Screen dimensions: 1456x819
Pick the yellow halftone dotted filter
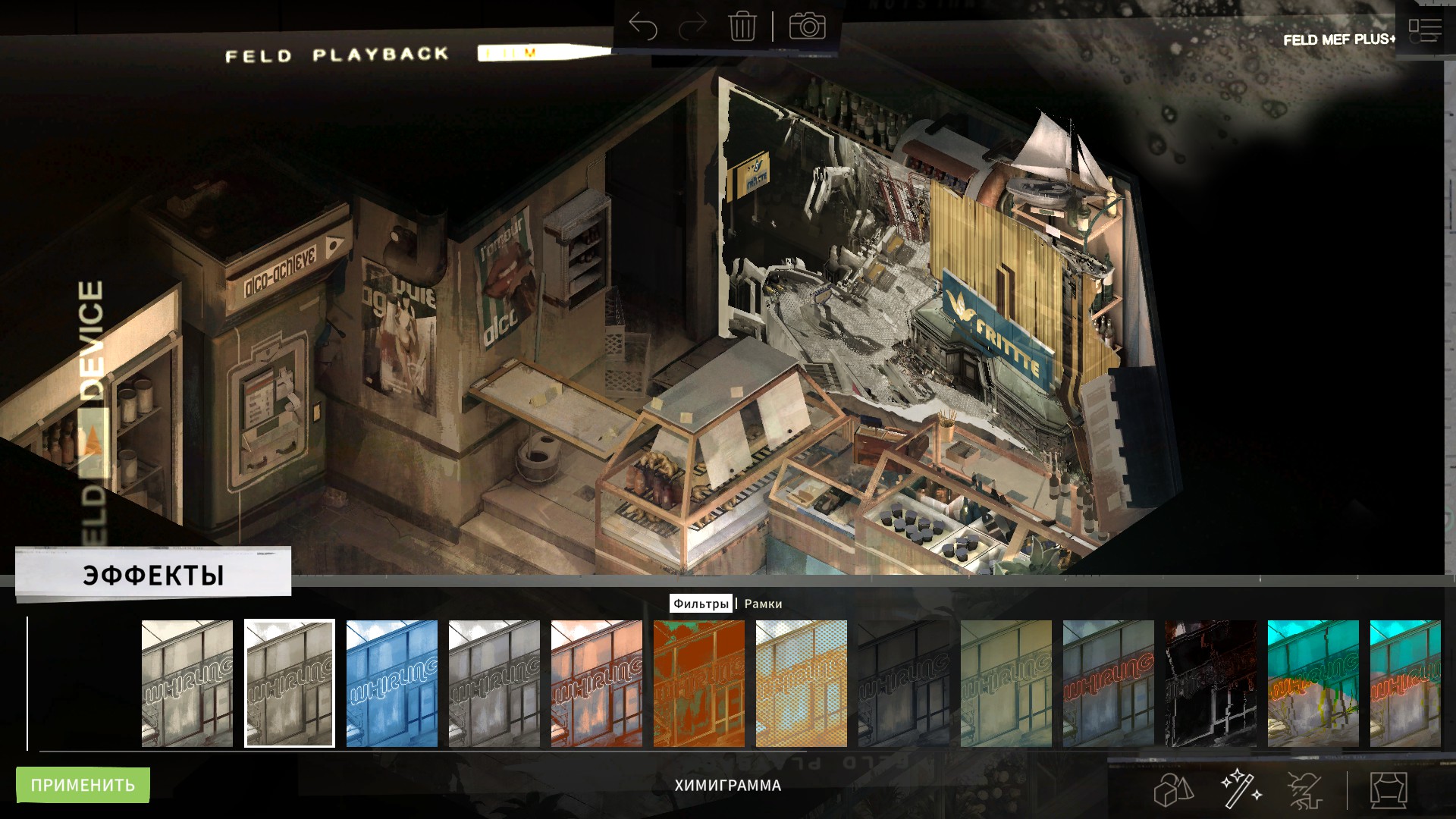click(x=802, y=683)
